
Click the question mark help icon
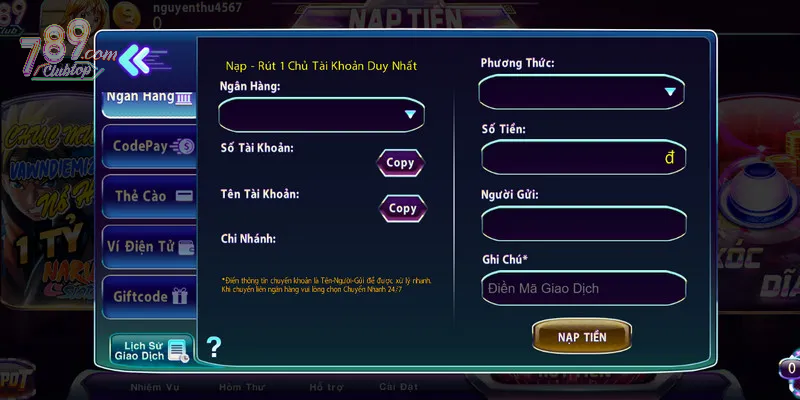click(x=213, y=348)
